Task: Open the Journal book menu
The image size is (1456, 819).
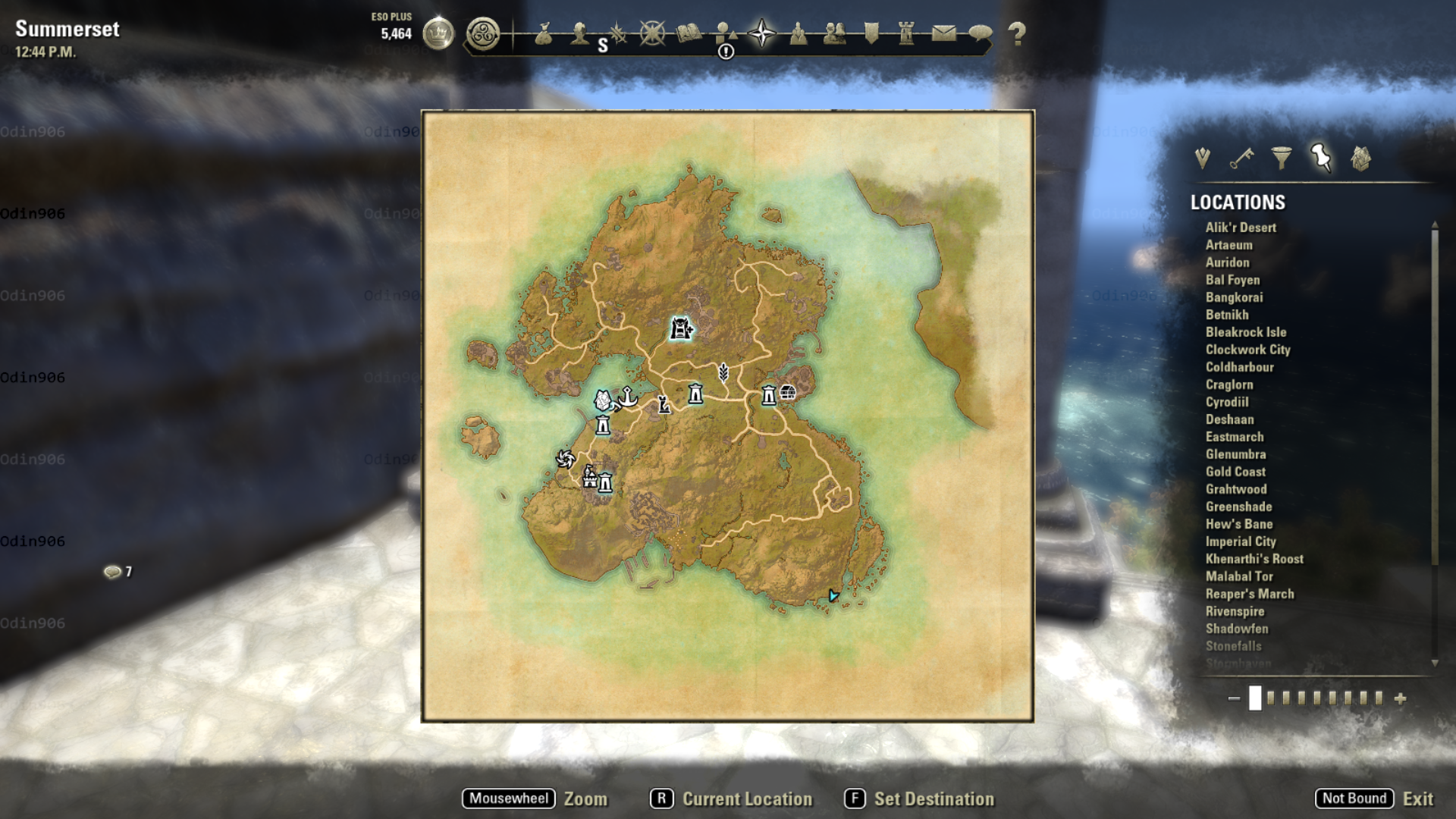Action: point(689,33)
